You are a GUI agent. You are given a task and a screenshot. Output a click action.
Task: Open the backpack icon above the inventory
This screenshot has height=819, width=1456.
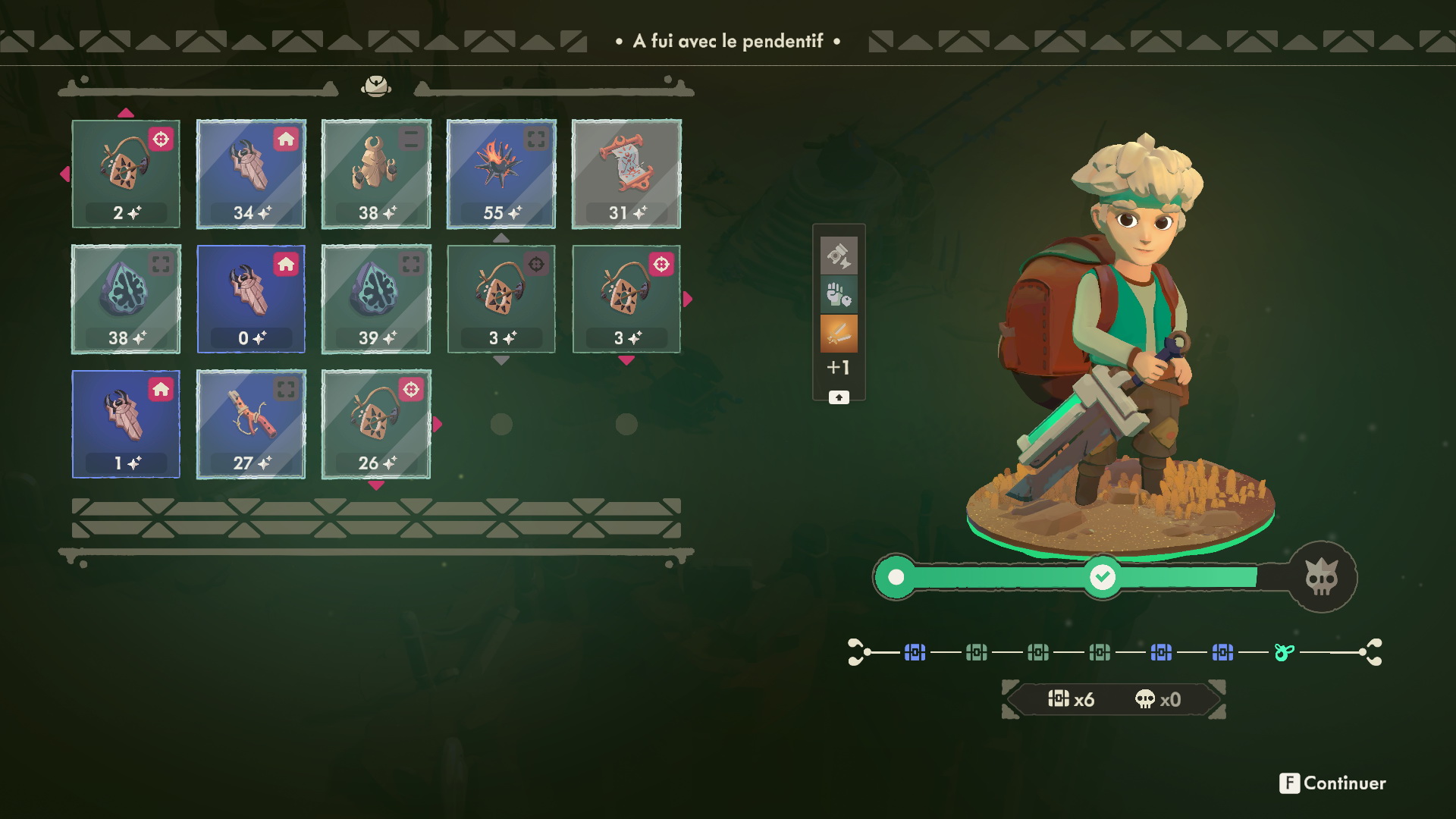click(376, 86)
